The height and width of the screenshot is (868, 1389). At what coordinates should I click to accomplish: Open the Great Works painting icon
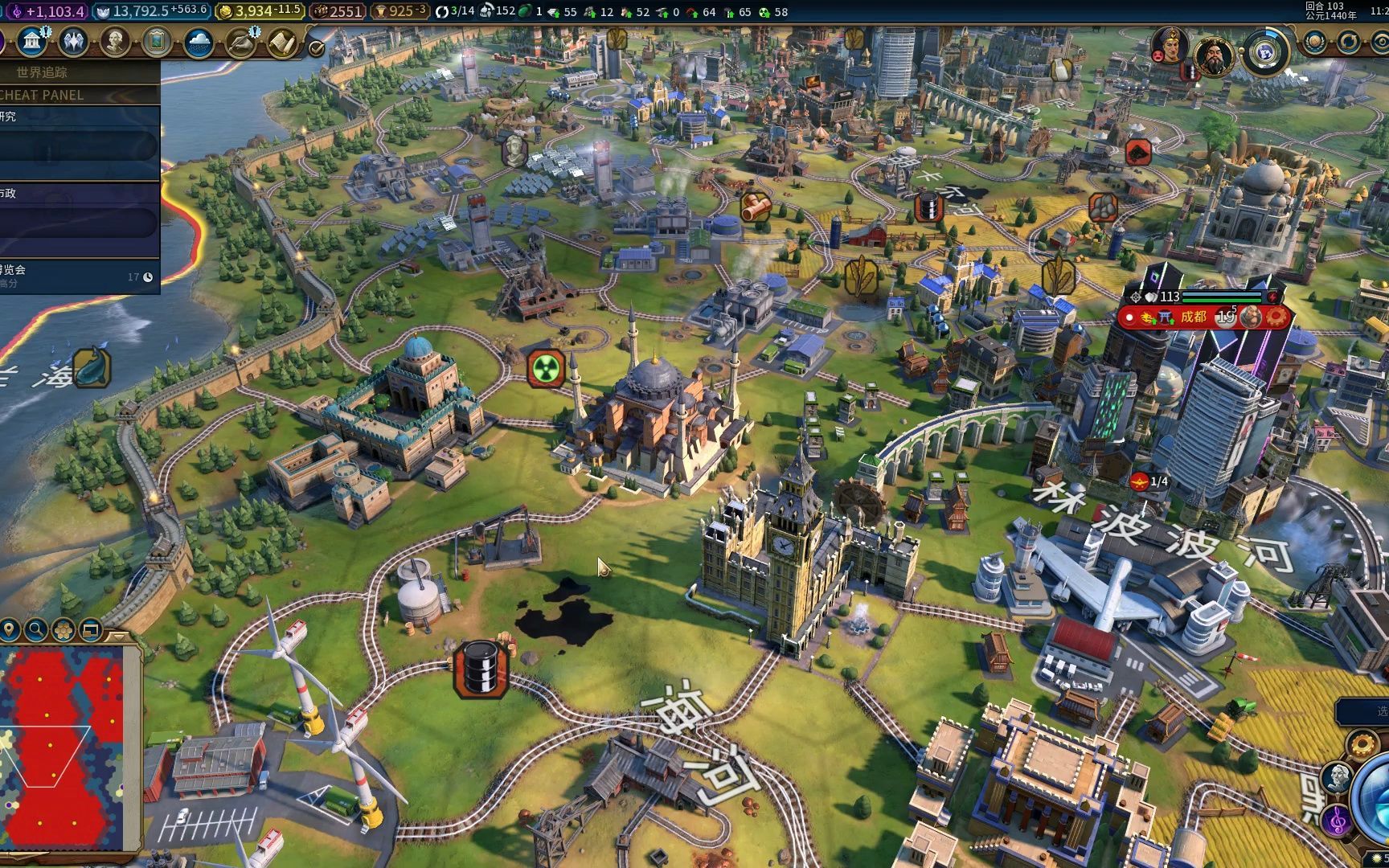[x=157, y=42]
